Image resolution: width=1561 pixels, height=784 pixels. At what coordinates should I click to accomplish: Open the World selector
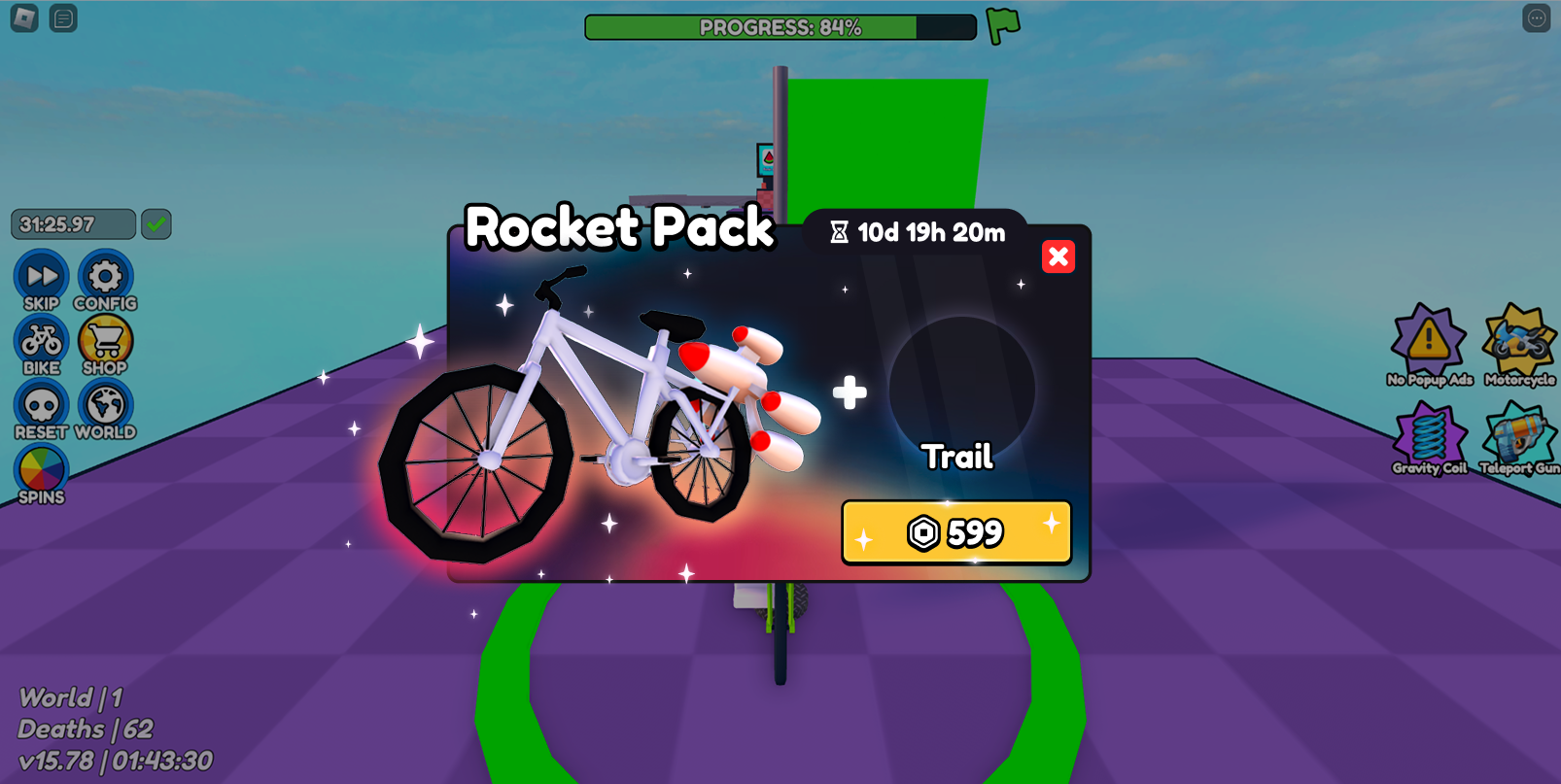[x=105, y=408]
